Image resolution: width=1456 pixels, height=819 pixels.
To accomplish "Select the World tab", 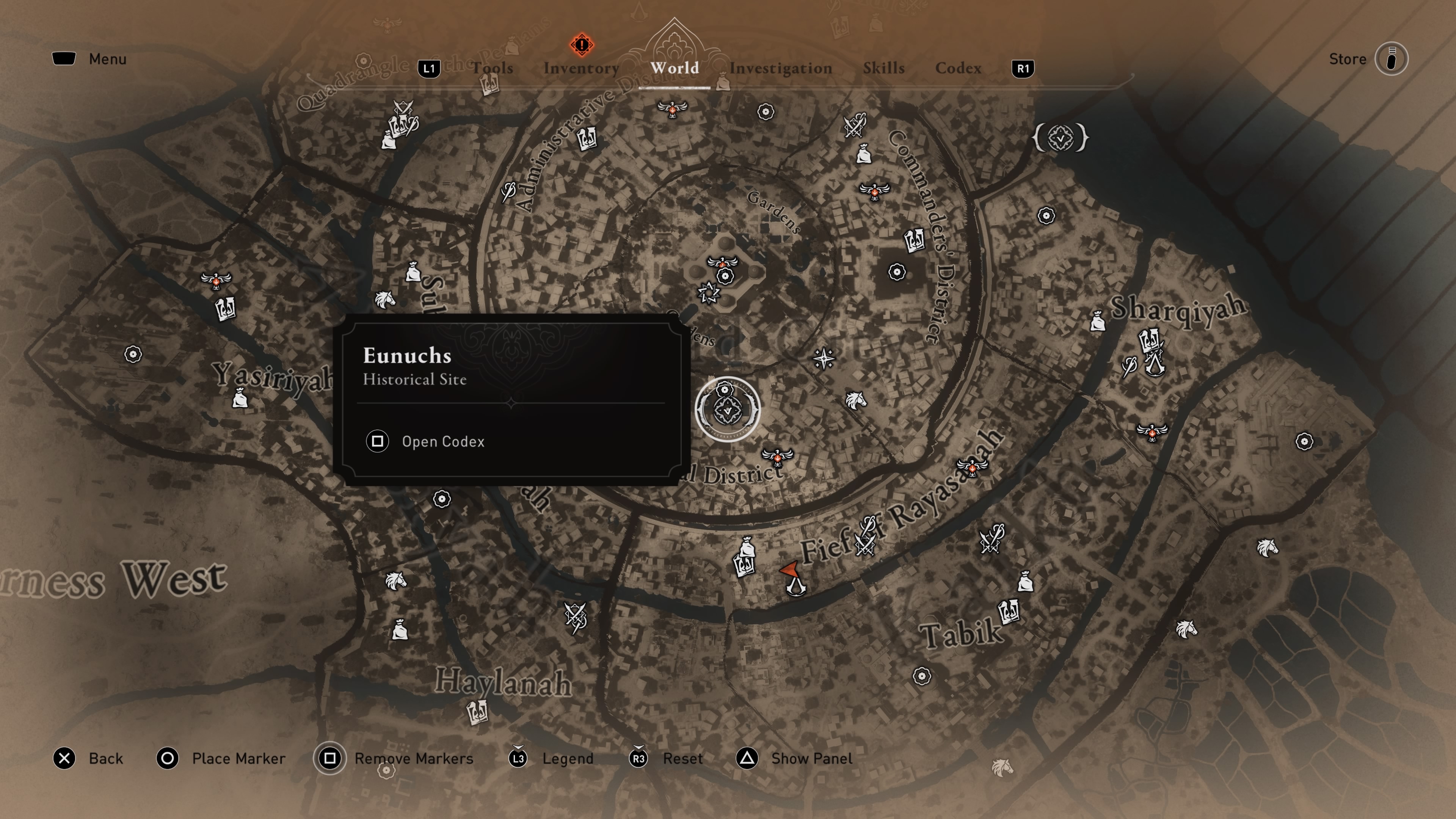I will [x=674, y=68].
